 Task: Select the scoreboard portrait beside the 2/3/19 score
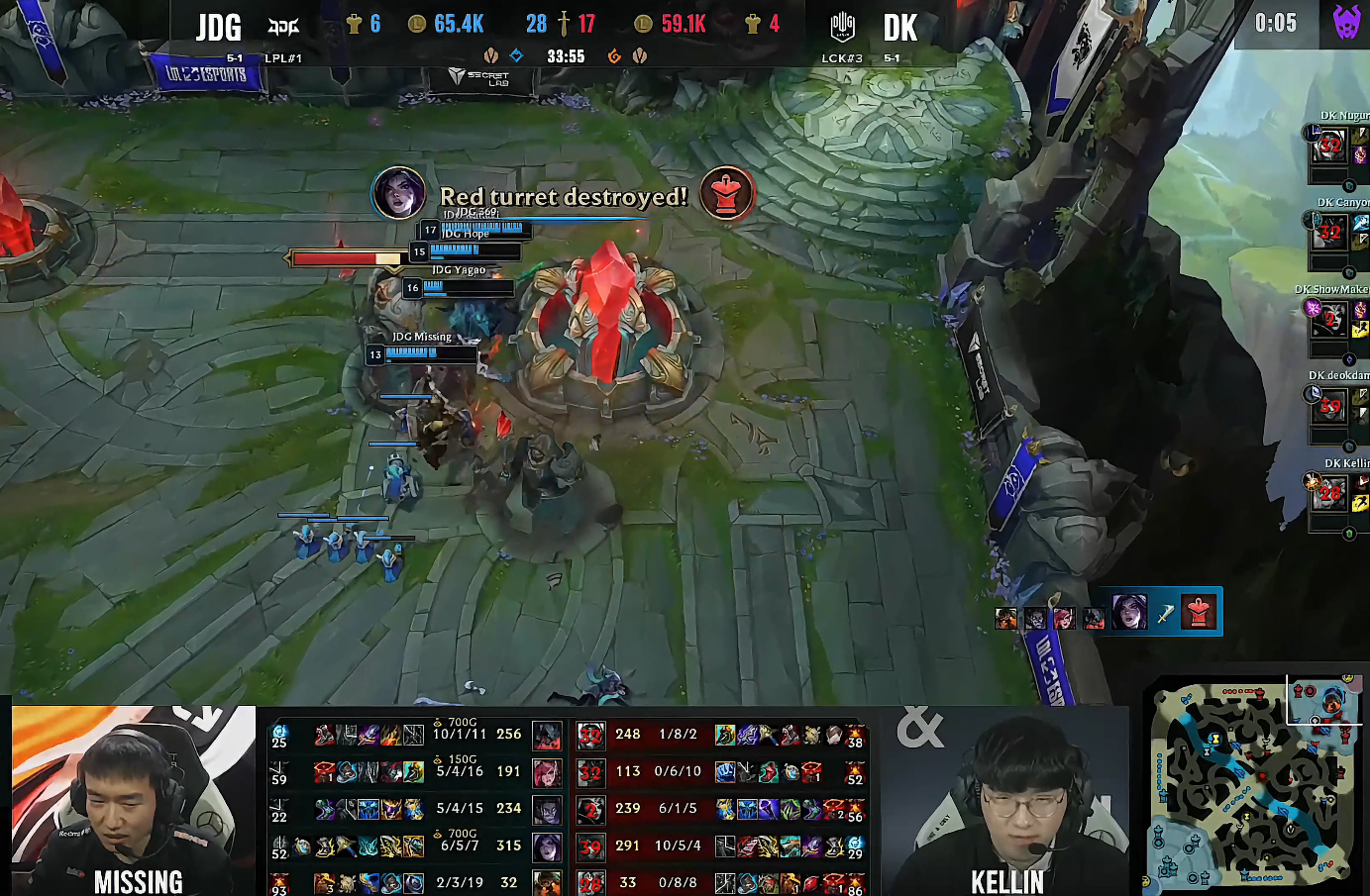tap(547, 881)
